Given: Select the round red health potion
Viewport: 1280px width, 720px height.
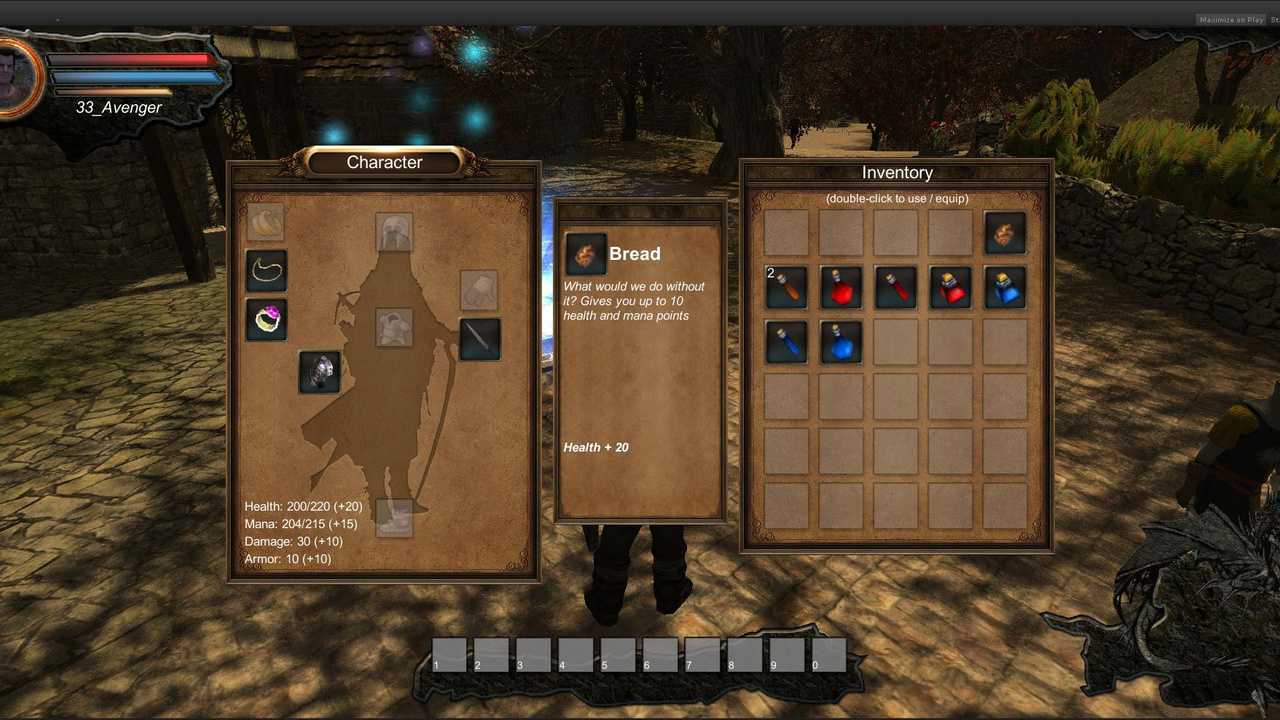Looking at the screenshot, I should pos(841,287).
